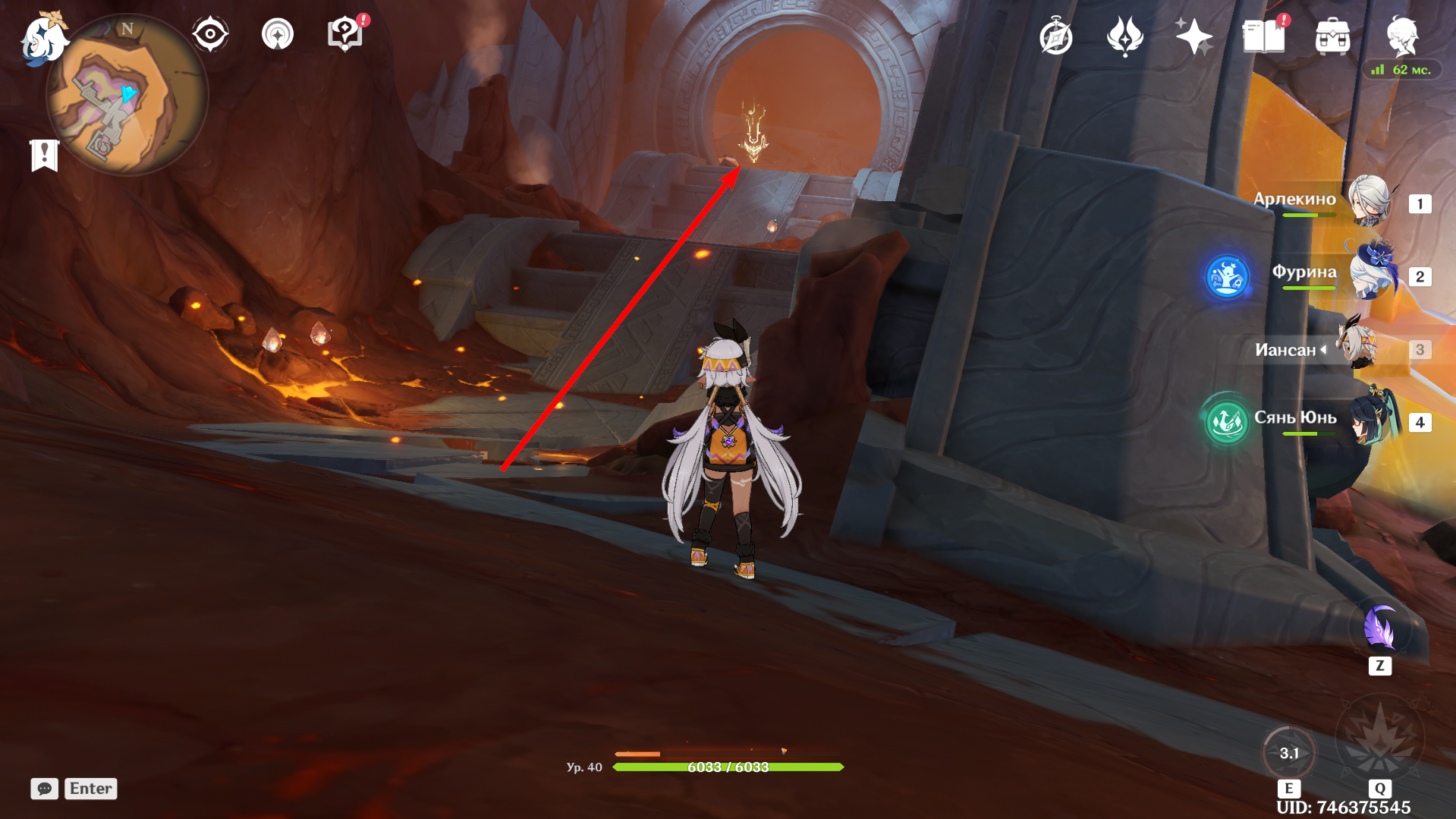Activate the elemental skill showing 3.1 cooldown
1456x819 pixels.
1291,752
